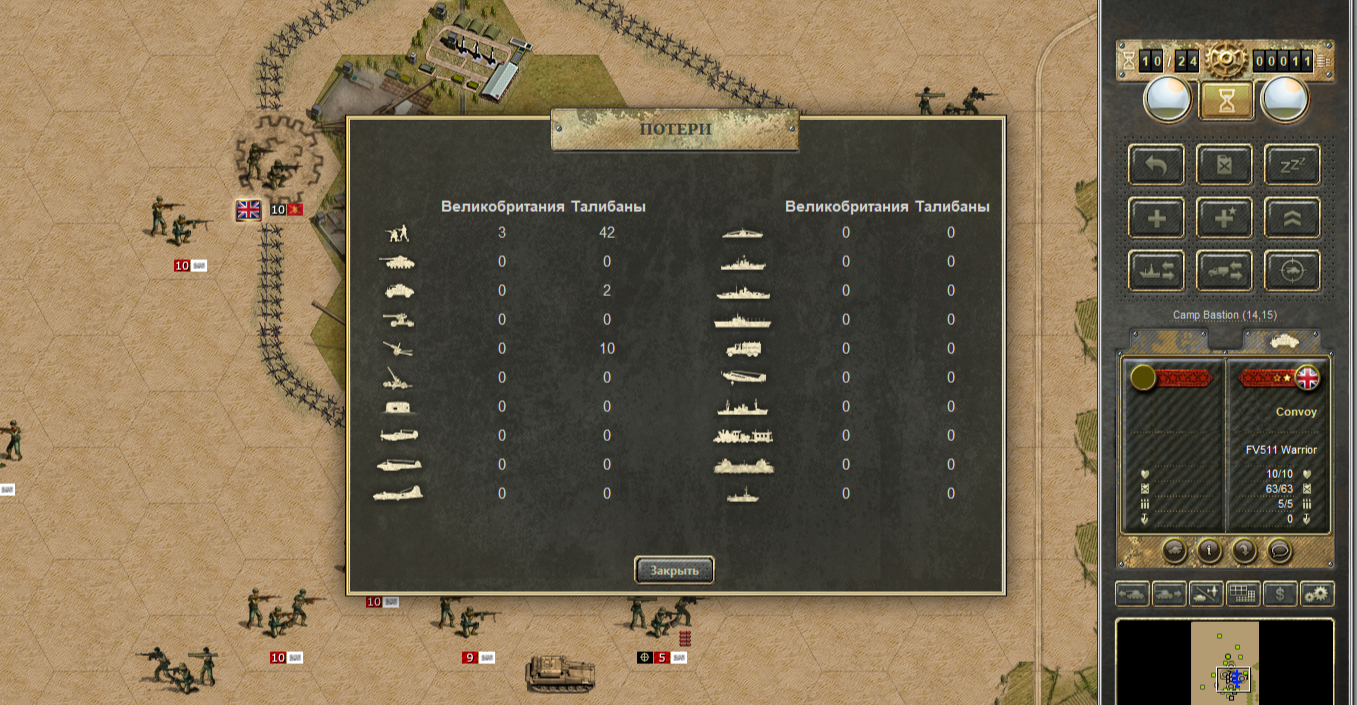Open game settings with the gears button
Screen dimensions: 1357x705
pos(1317,593)
